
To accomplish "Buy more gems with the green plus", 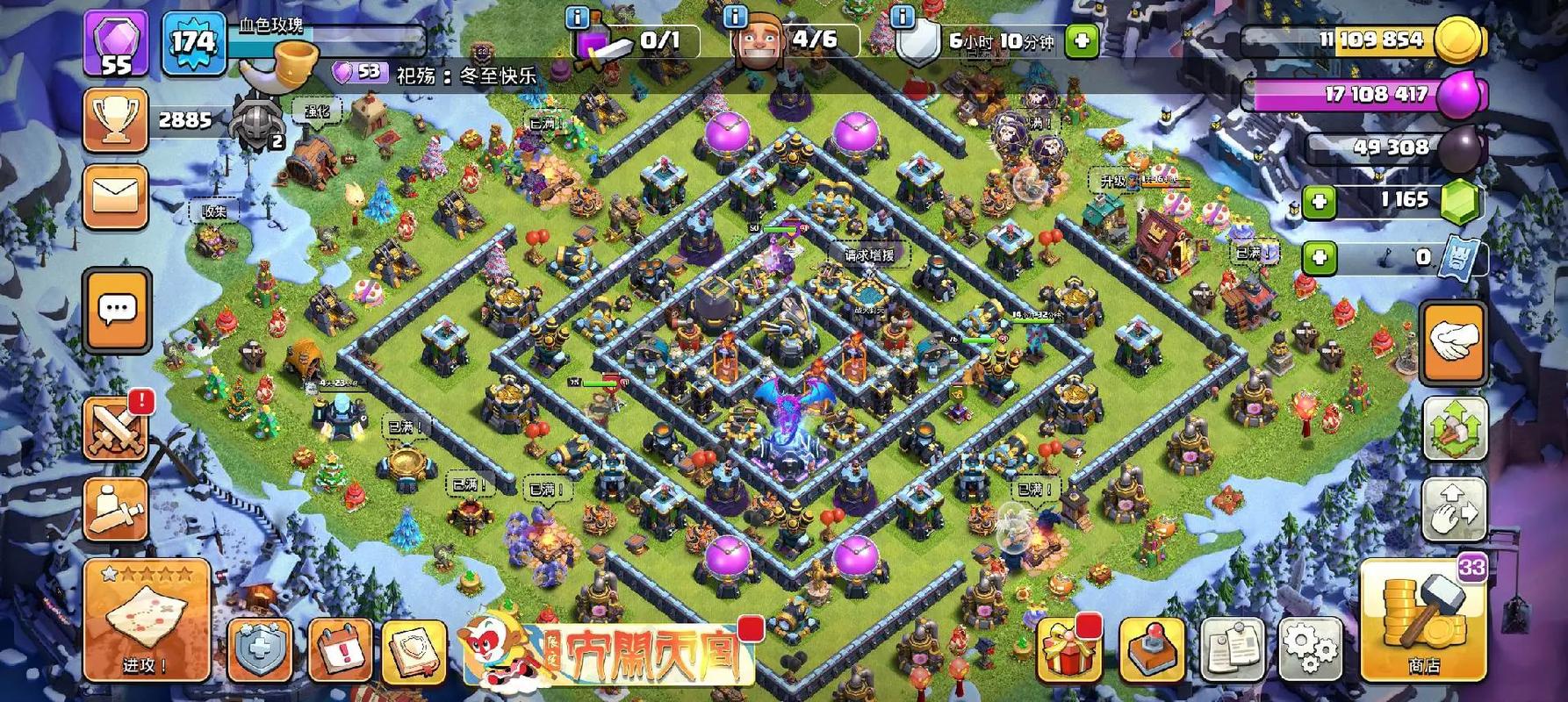I will [1319, 202].
